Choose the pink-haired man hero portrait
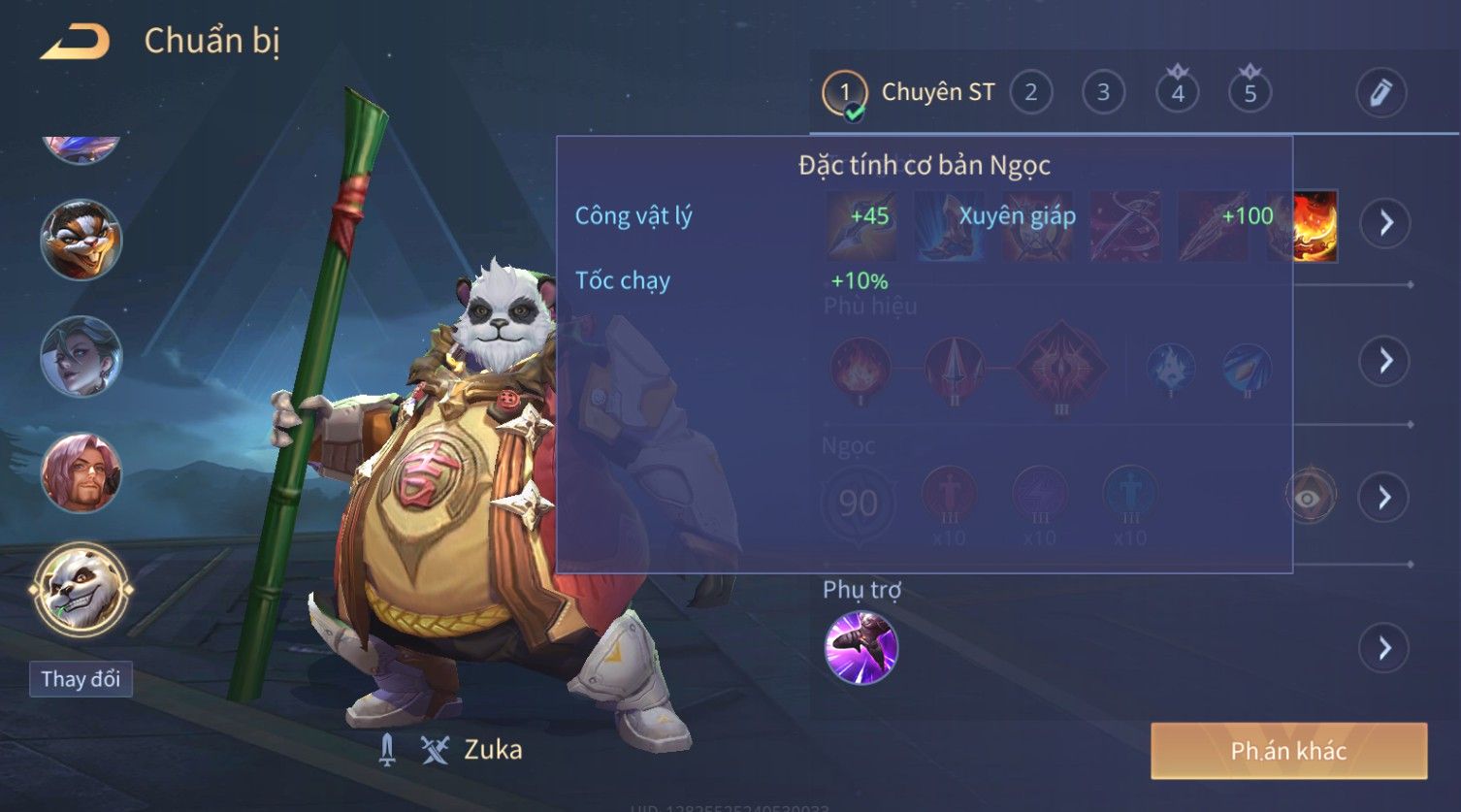 click(81, 473)
